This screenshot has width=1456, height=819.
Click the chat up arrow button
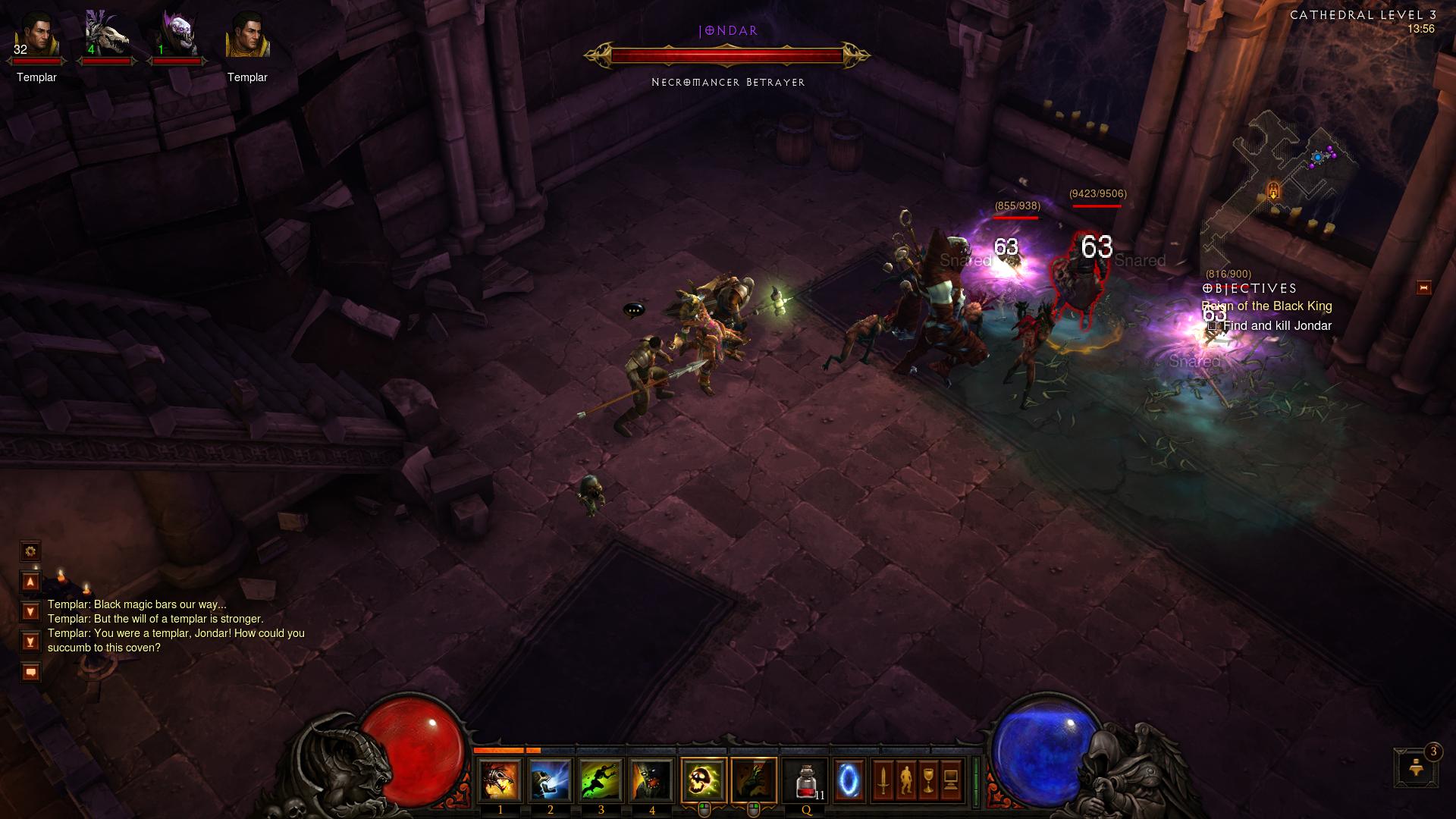click(x=30, y=582)
